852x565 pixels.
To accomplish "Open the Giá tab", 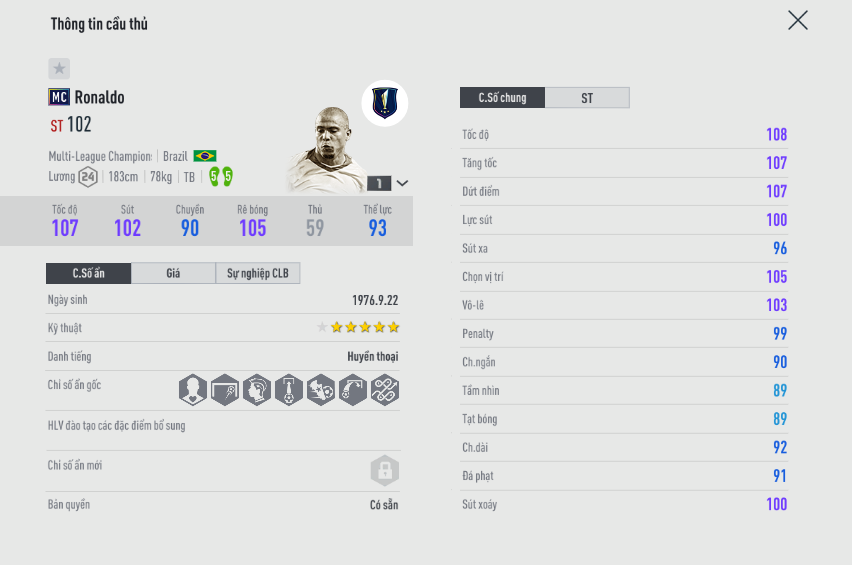I will (x=173, y=273).
